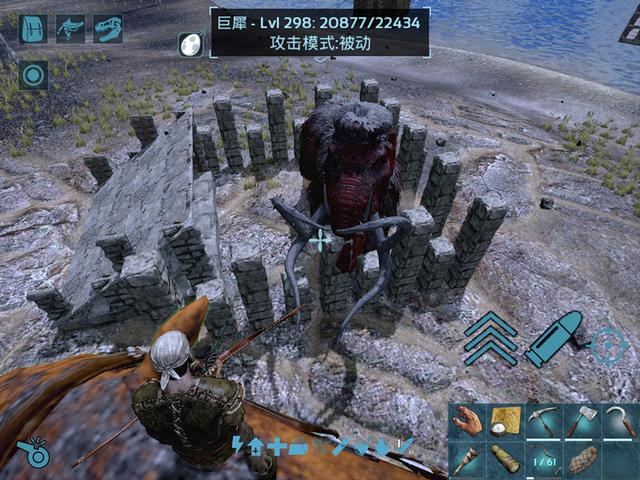Click the spotted egg icon

190,44
